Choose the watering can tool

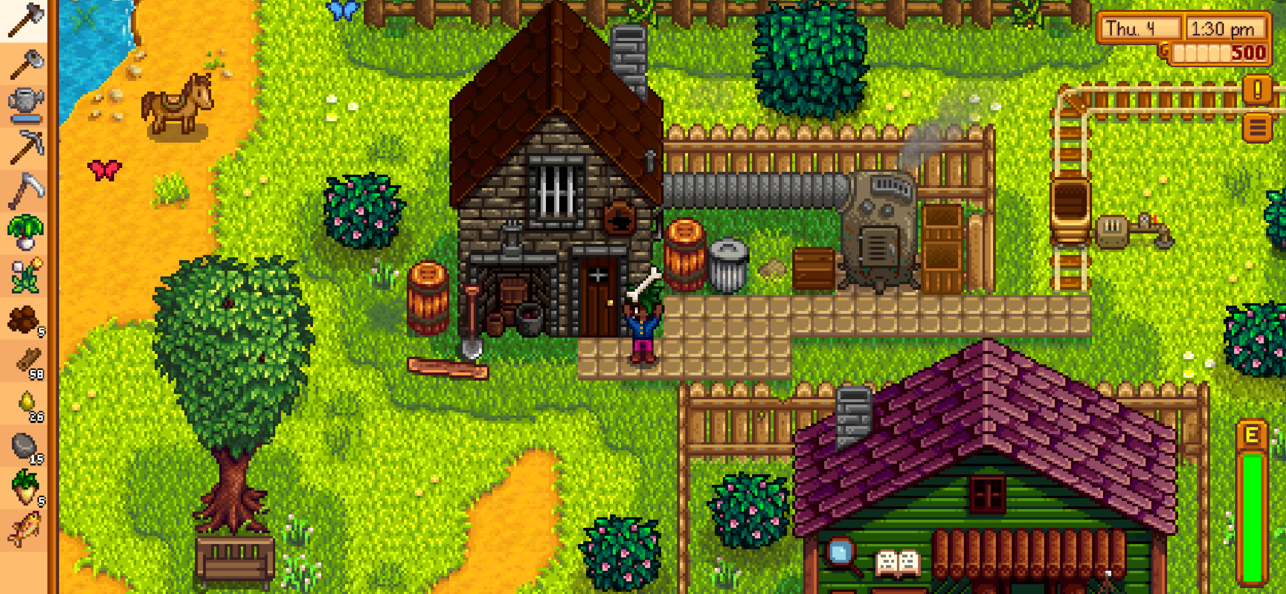click(x=24, y=103)
